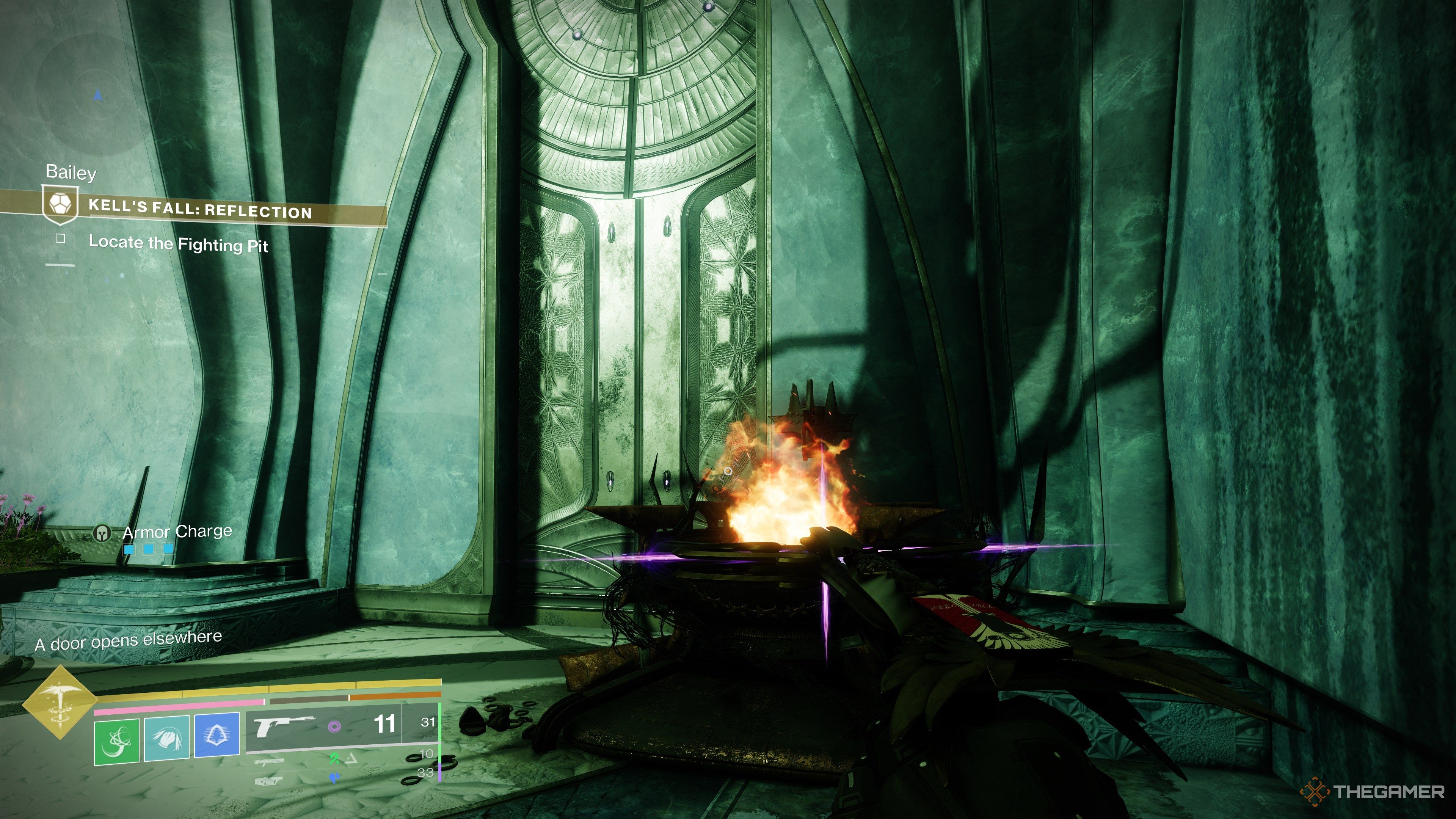Click the Locate the Fighting Pit objective checkbox

(61, 238)
